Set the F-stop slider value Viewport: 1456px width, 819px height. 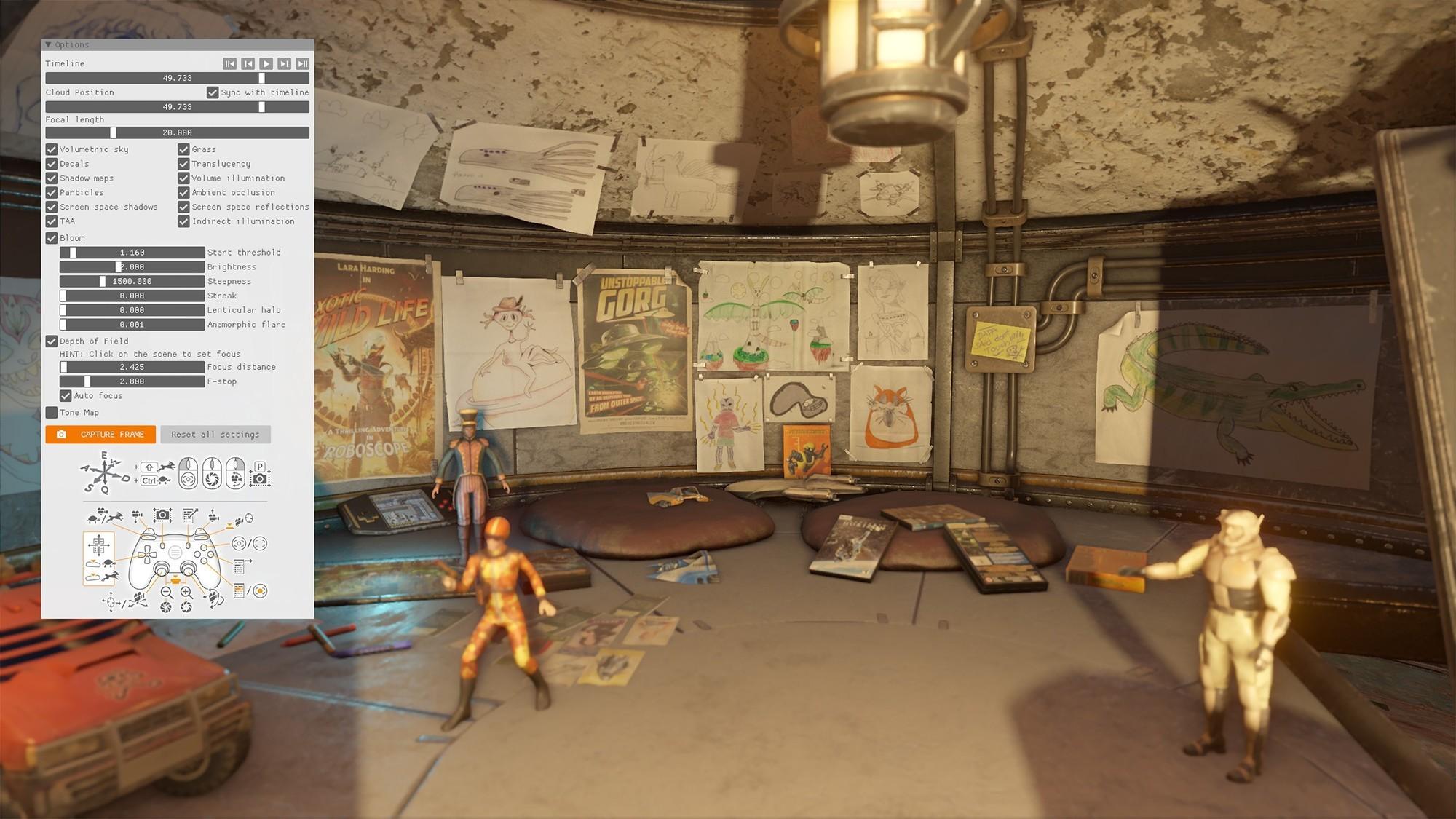(132, 381)
